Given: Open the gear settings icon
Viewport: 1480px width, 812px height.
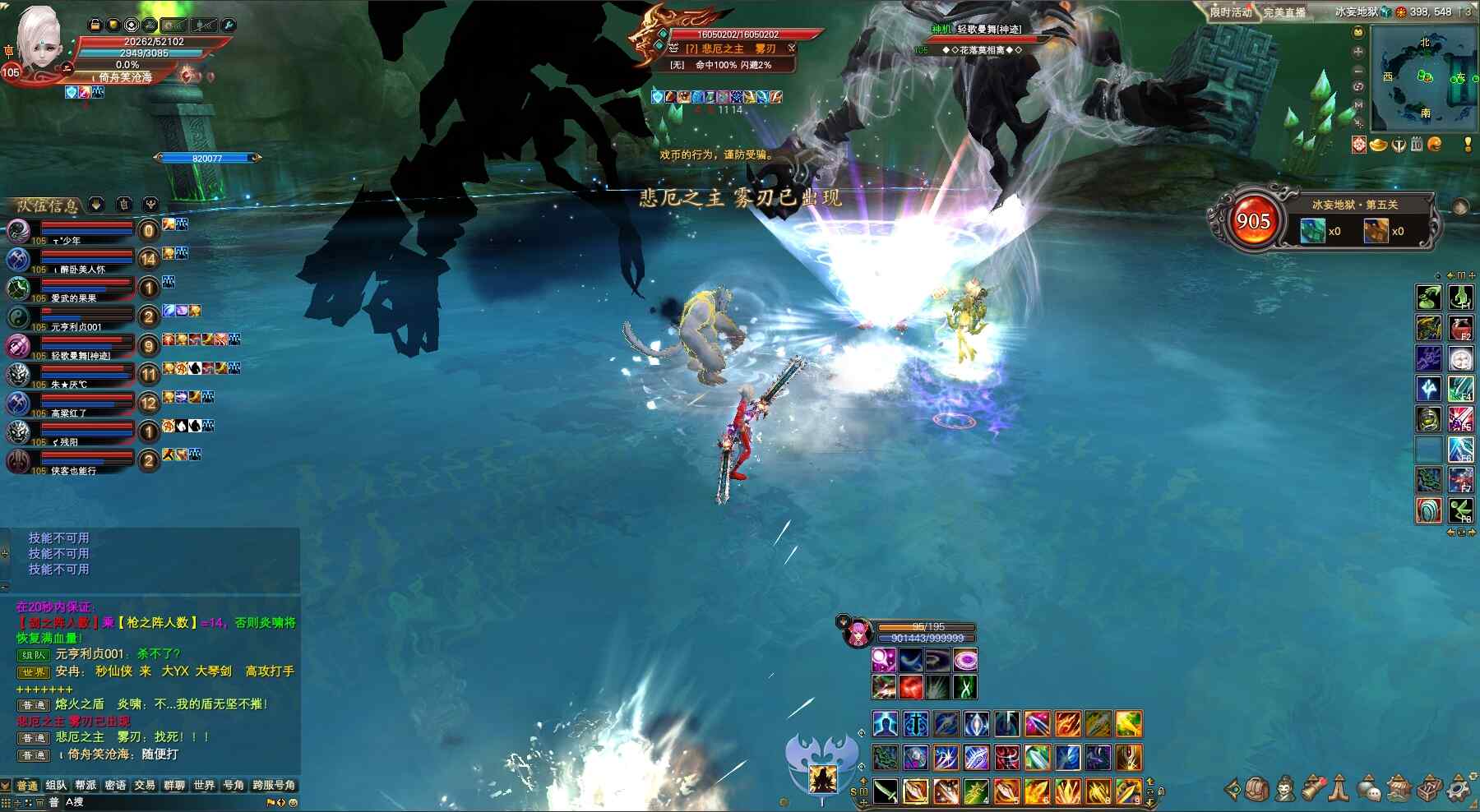Looking at the screenshot, I should [1459, 789].
